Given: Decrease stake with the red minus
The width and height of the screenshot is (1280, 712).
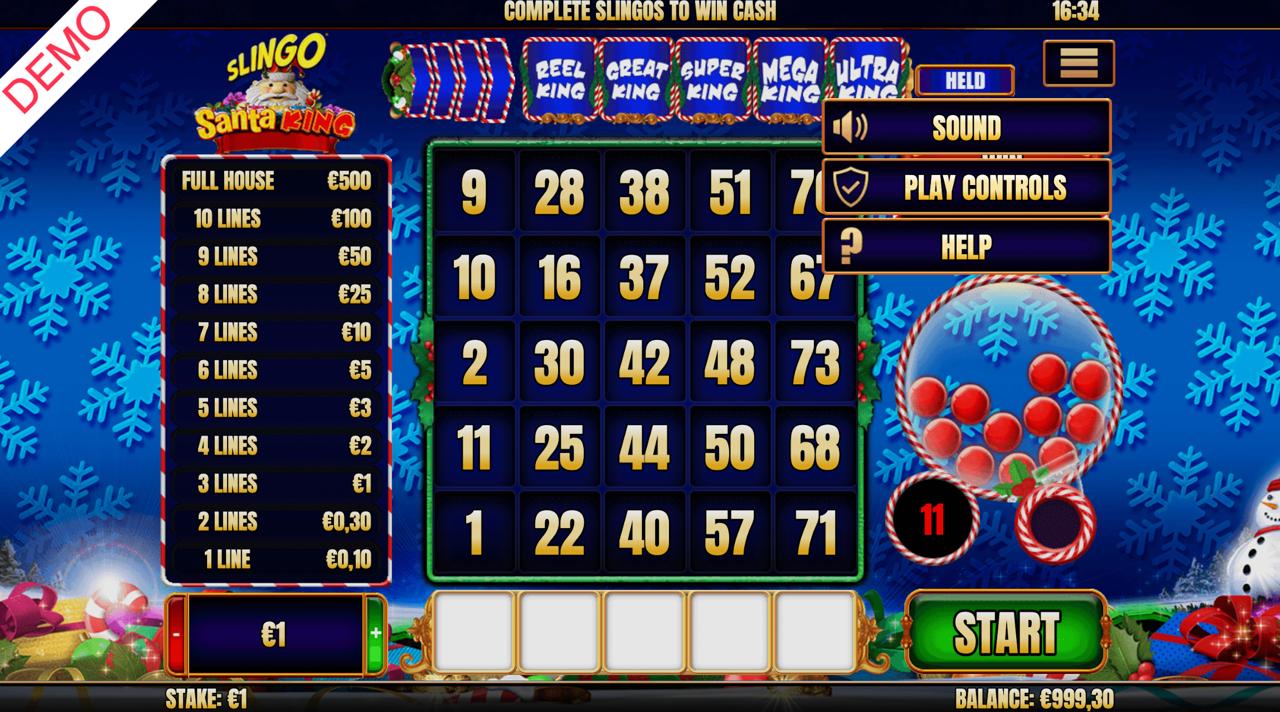Looking at the screenshot, I should tap(176, 634).
